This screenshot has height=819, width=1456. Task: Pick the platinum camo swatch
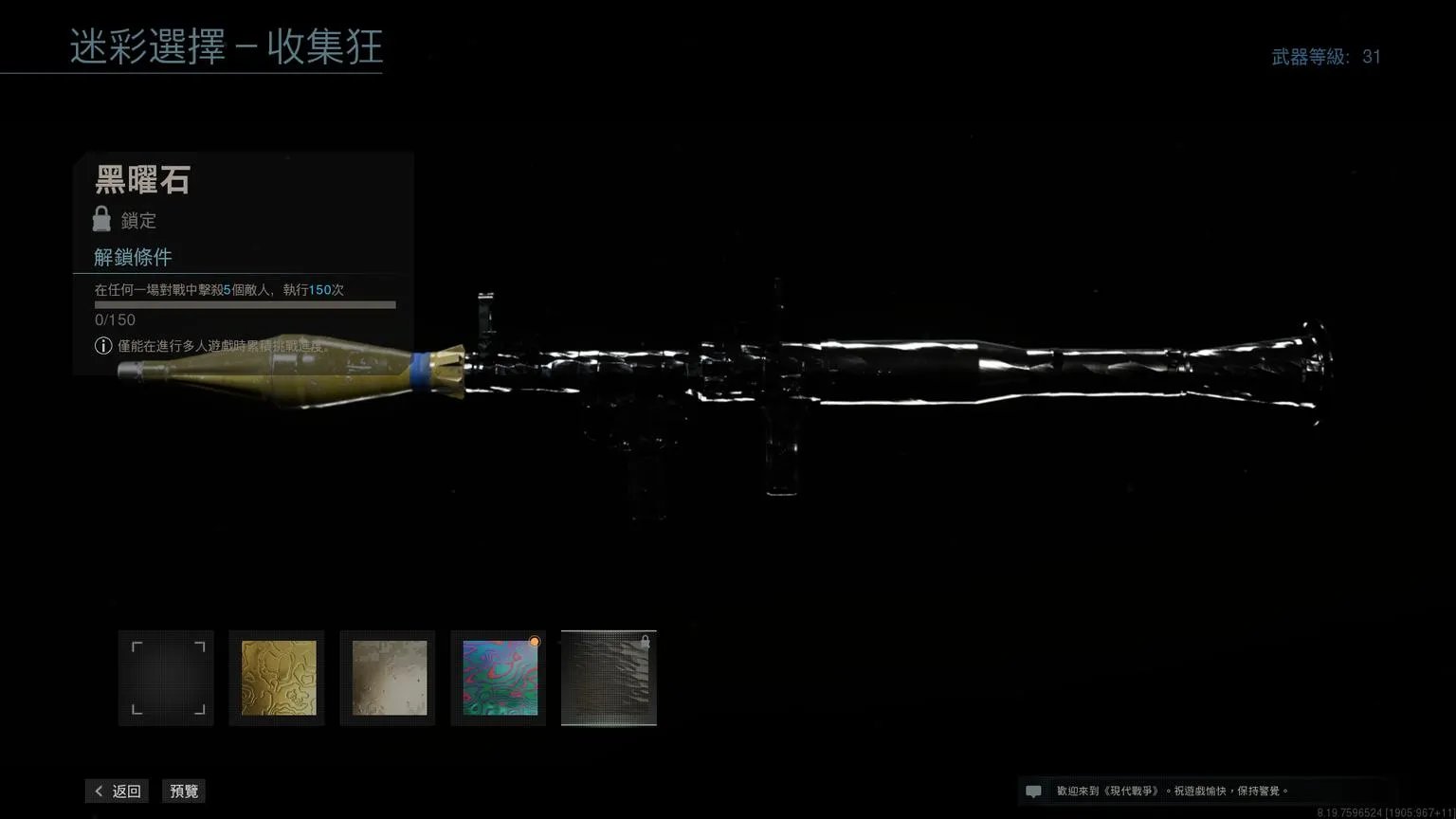coord(389,678)
